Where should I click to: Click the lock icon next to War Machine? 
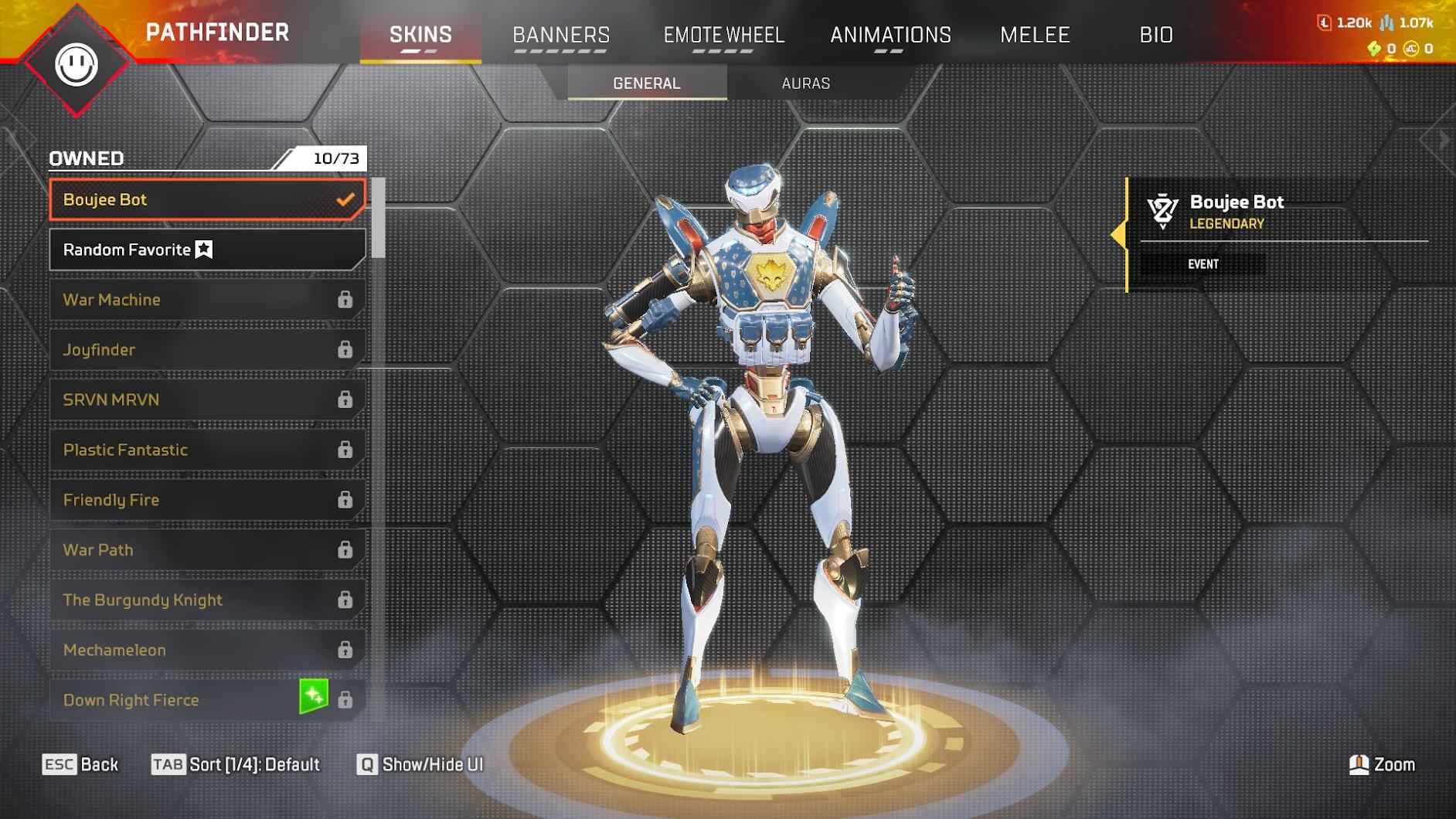click(345, 300)
